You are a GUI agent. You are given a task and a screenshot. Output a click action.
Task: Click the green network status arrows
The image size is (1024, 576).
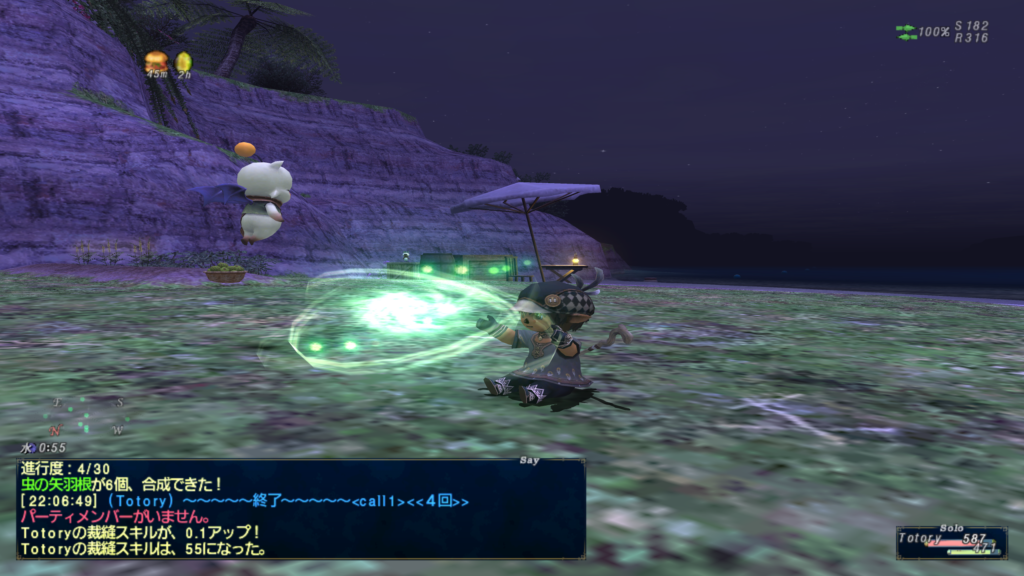pyautogui.click(x=906, y=32)
